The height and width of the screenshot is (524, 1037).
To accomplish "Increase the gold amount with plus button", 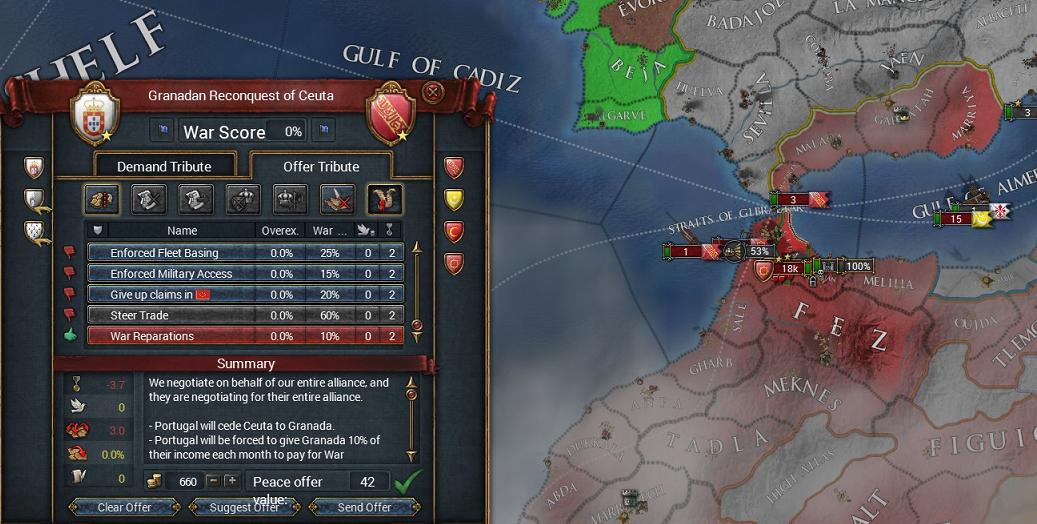I will 231,481.
